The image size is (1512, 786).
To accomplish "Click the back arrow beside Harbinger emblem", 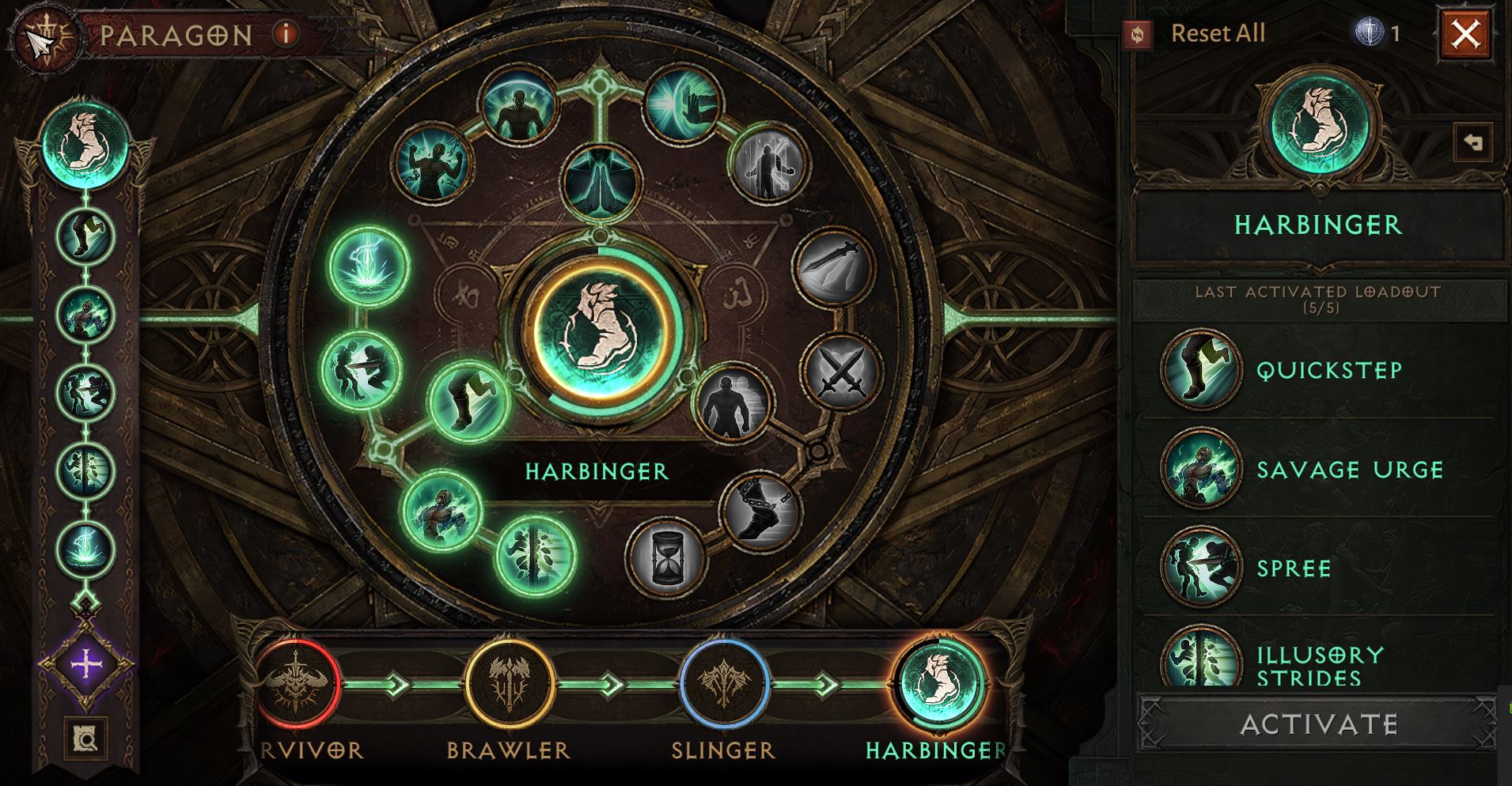I will tap(1472, 143).
